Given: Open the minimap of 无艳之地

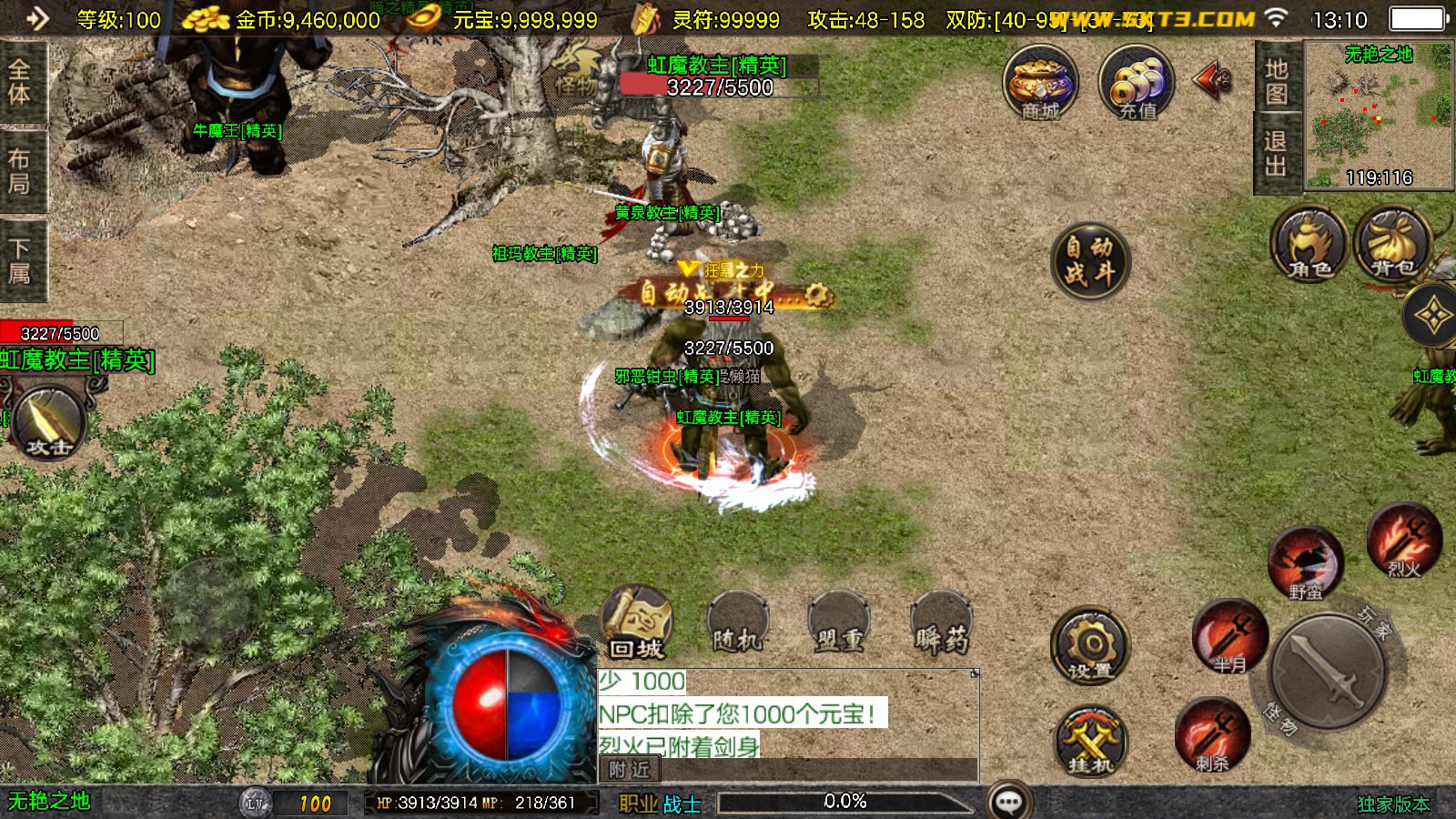Looking at the screenshot, I should (1379, 116).
